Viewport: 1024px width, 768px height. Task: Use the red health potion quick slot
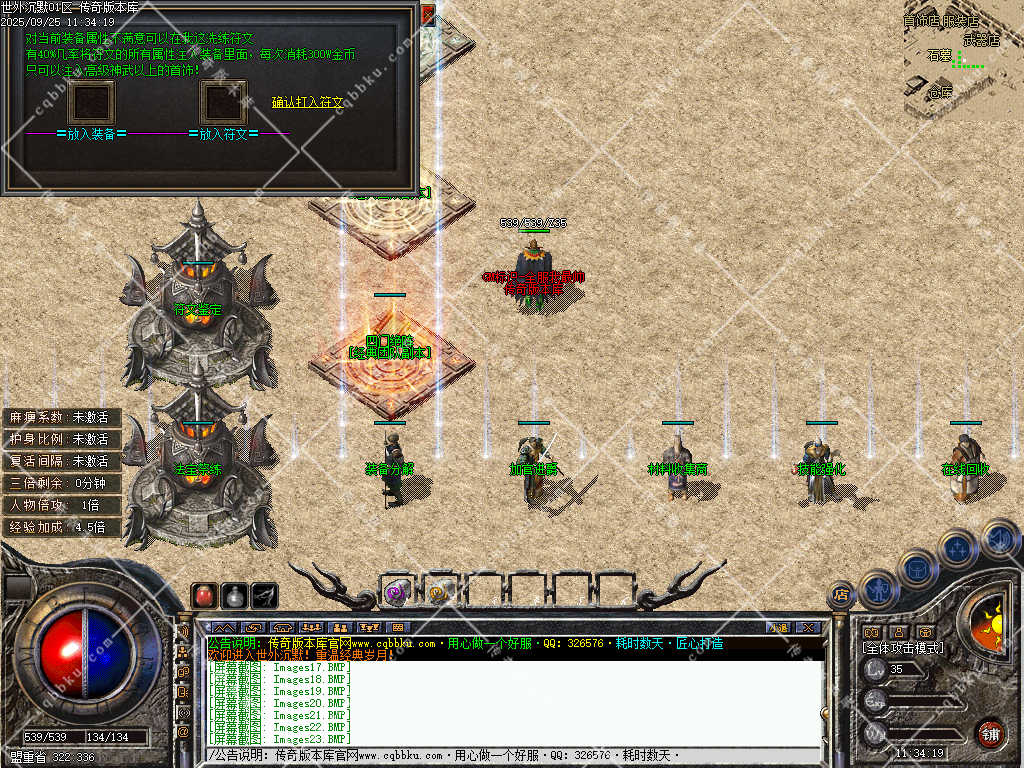204,595
